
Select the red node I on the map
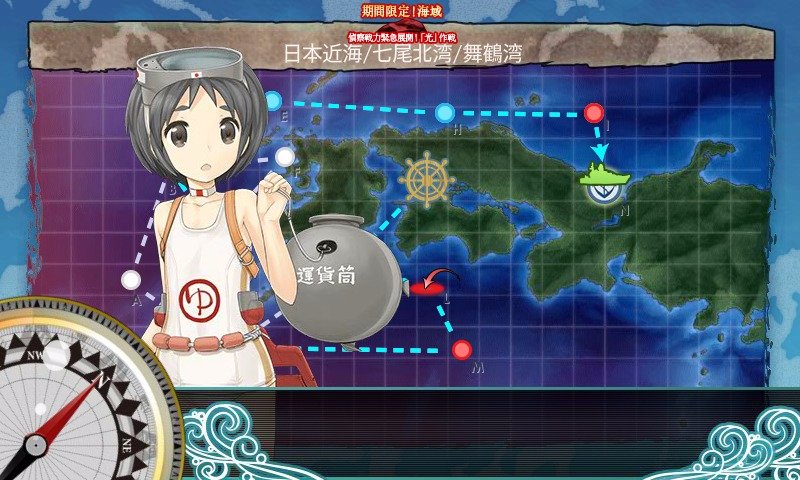pyautogui.click(x=595, y=113)
